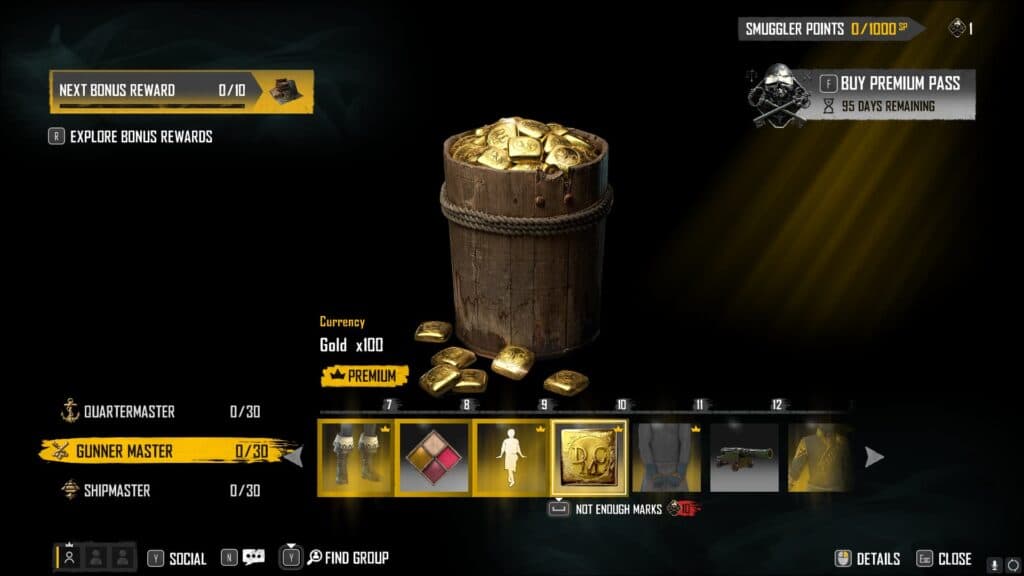Select the yellow coat reward tile
1024x576 pixels.
[820, 458]
